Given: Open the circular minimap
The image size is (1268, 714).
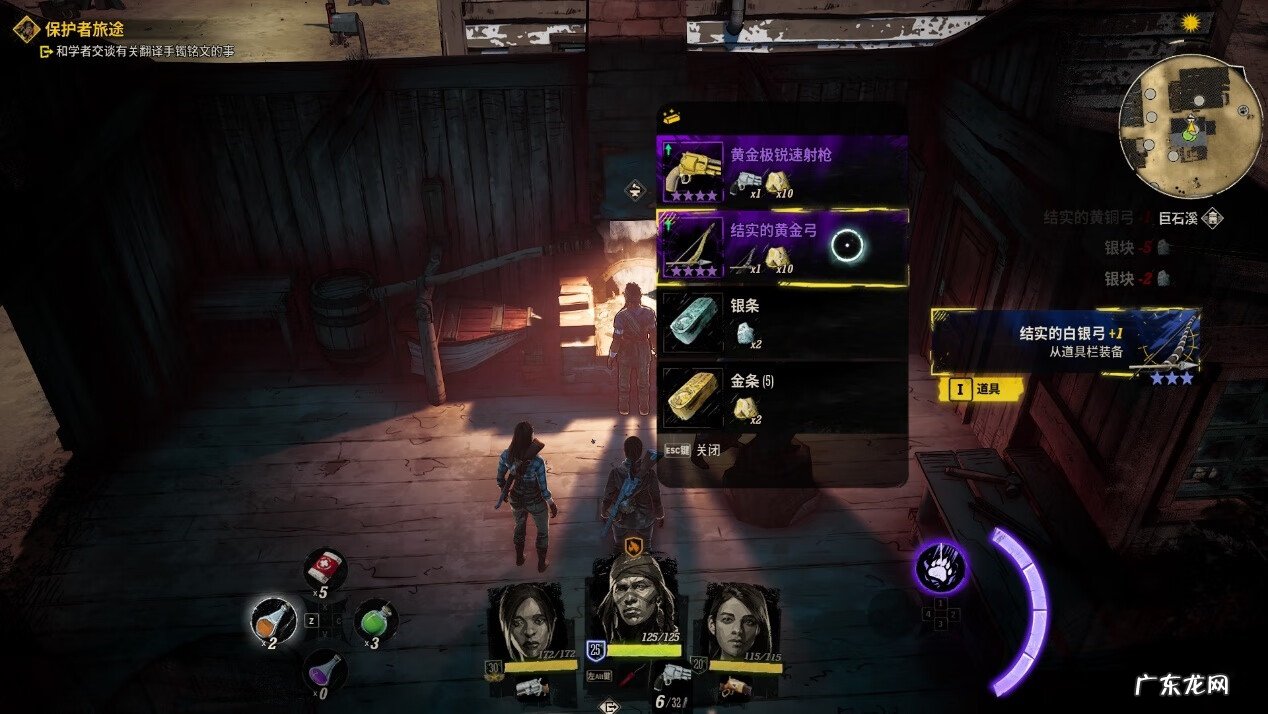Looking at the screenshot, I should click(x=1190, y=113).
